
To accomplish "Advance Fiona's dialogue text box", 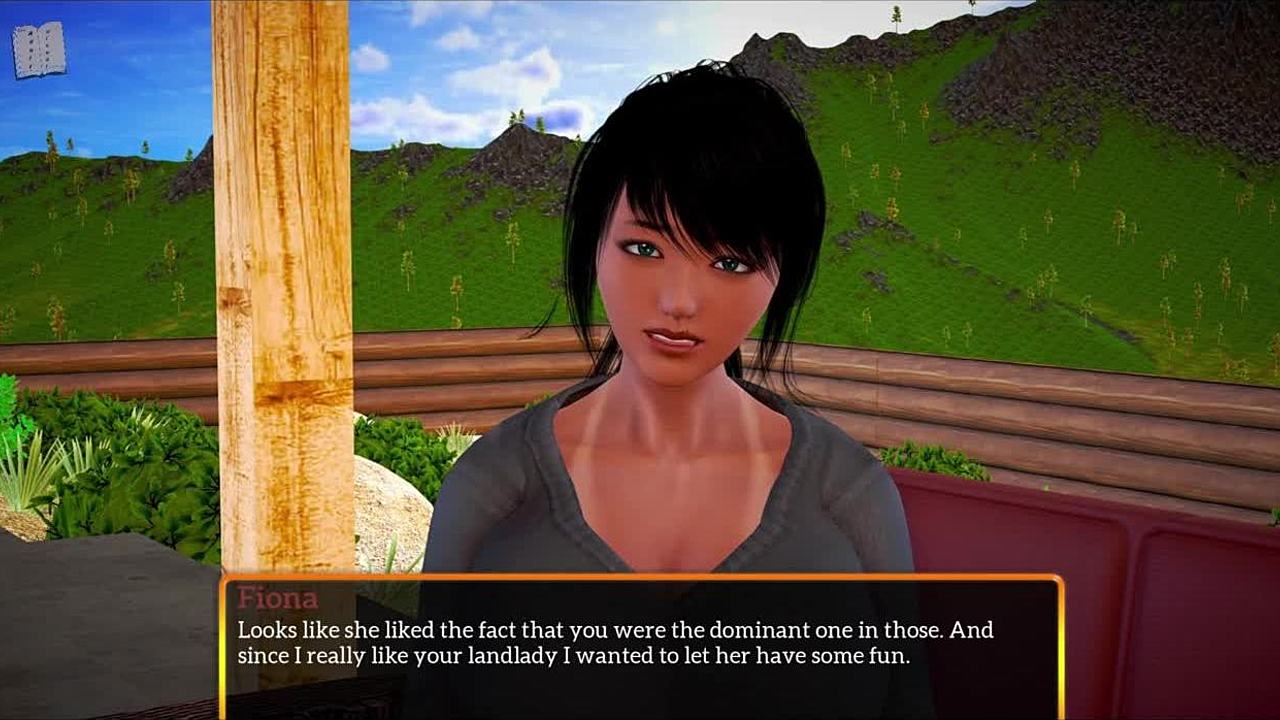I will pyautogui.click(x=640, y=645).
